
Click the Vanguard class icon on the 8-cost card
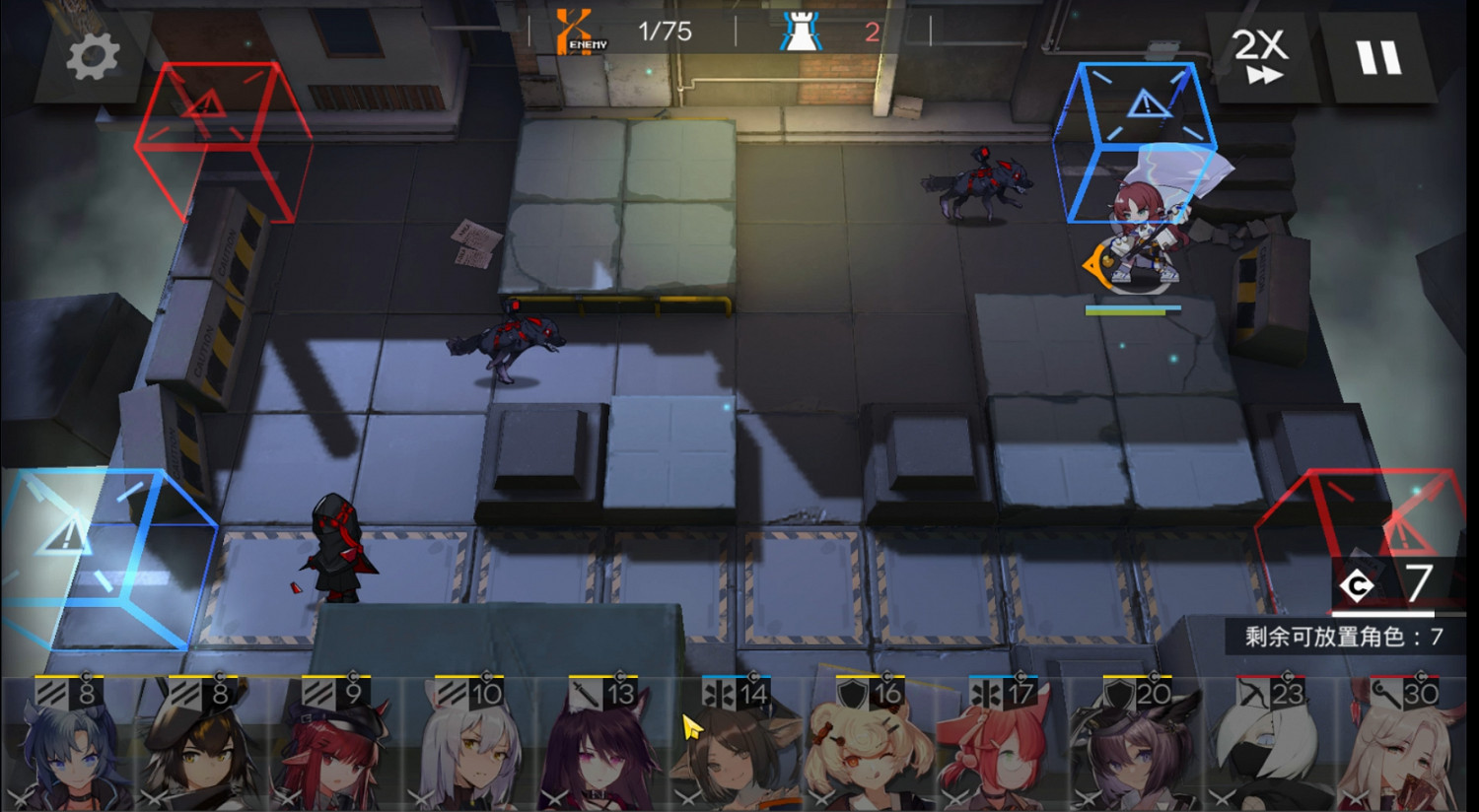pos(51,693)
